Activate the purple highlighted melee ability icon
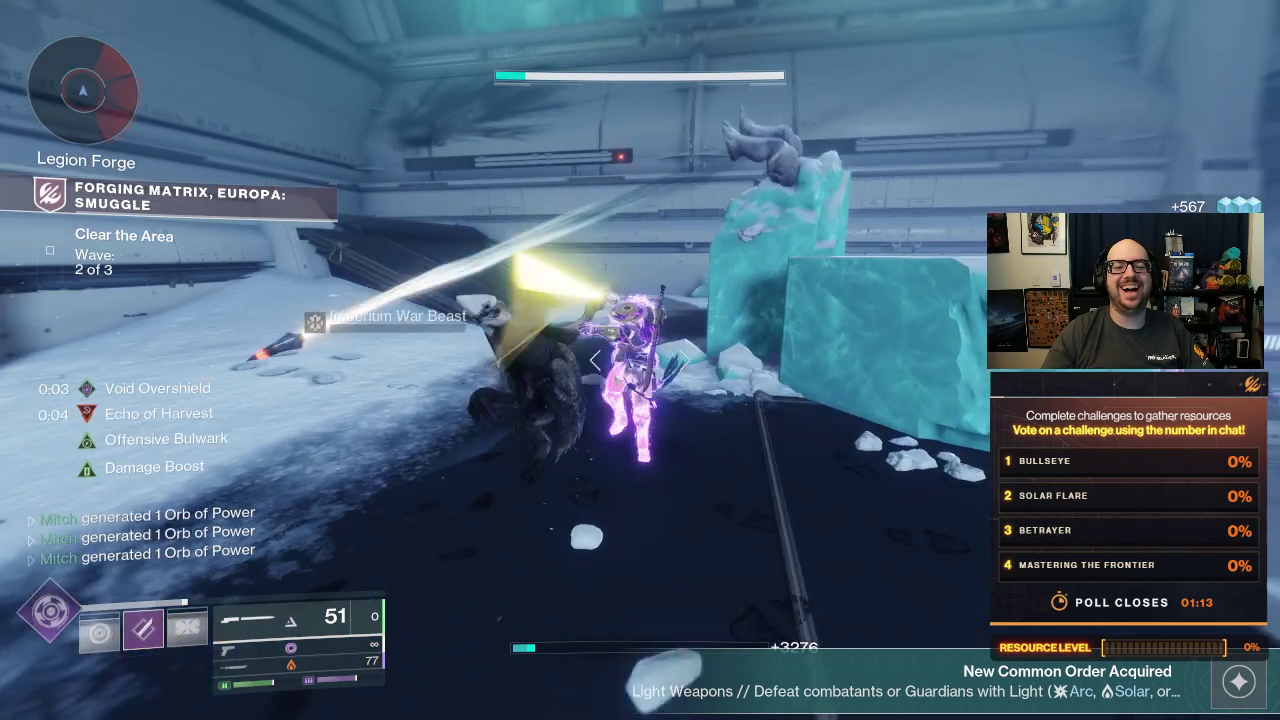1280x720 pixels. (x=143, y=629)
